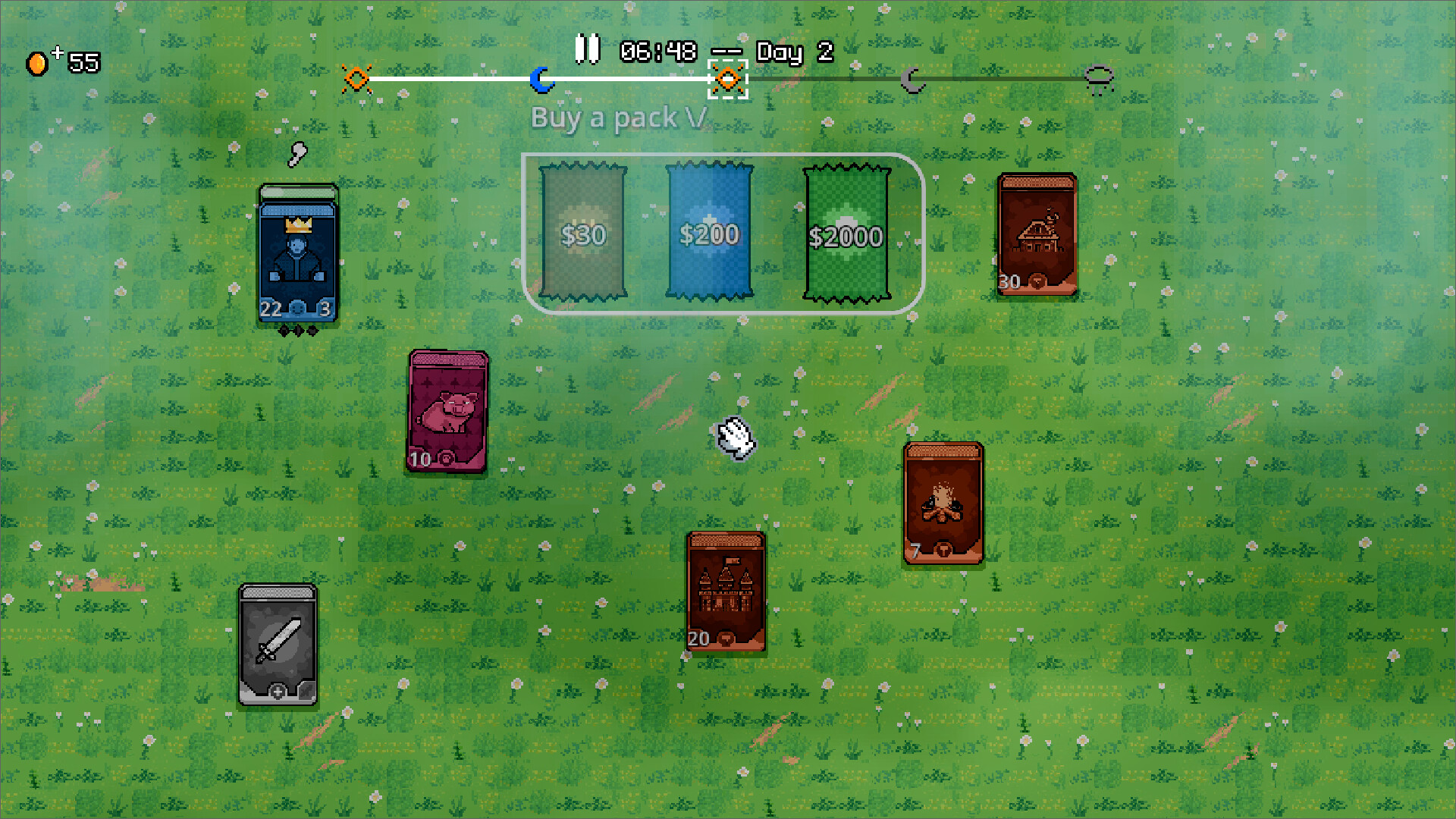This screenshot has width=1456, height=819.
Task: Pause the game using the pause icon
Action: tap(587, 49)
